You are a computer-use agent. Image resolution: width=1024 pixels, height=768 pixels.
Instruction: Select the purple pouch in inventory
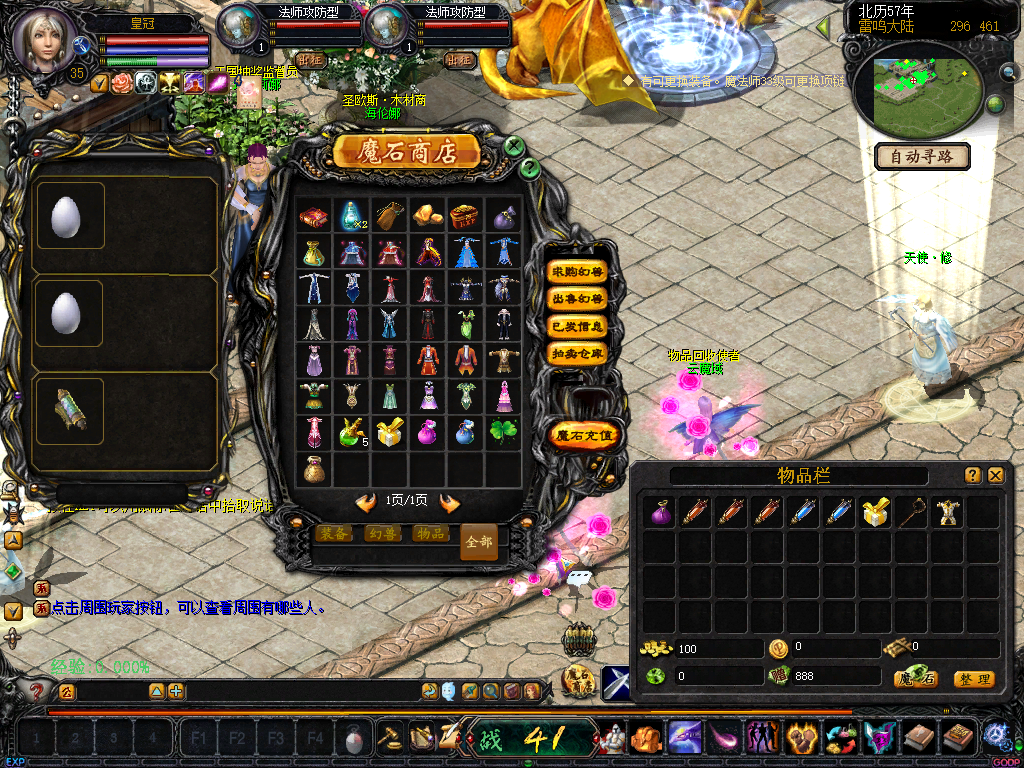point(661,513)
